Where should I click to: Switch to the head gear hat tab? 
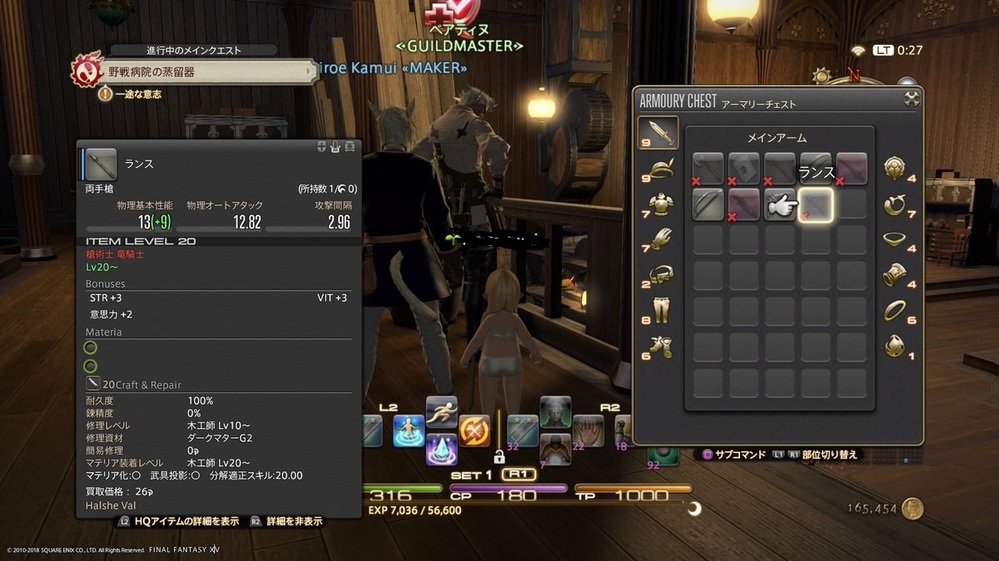[658, 169]
